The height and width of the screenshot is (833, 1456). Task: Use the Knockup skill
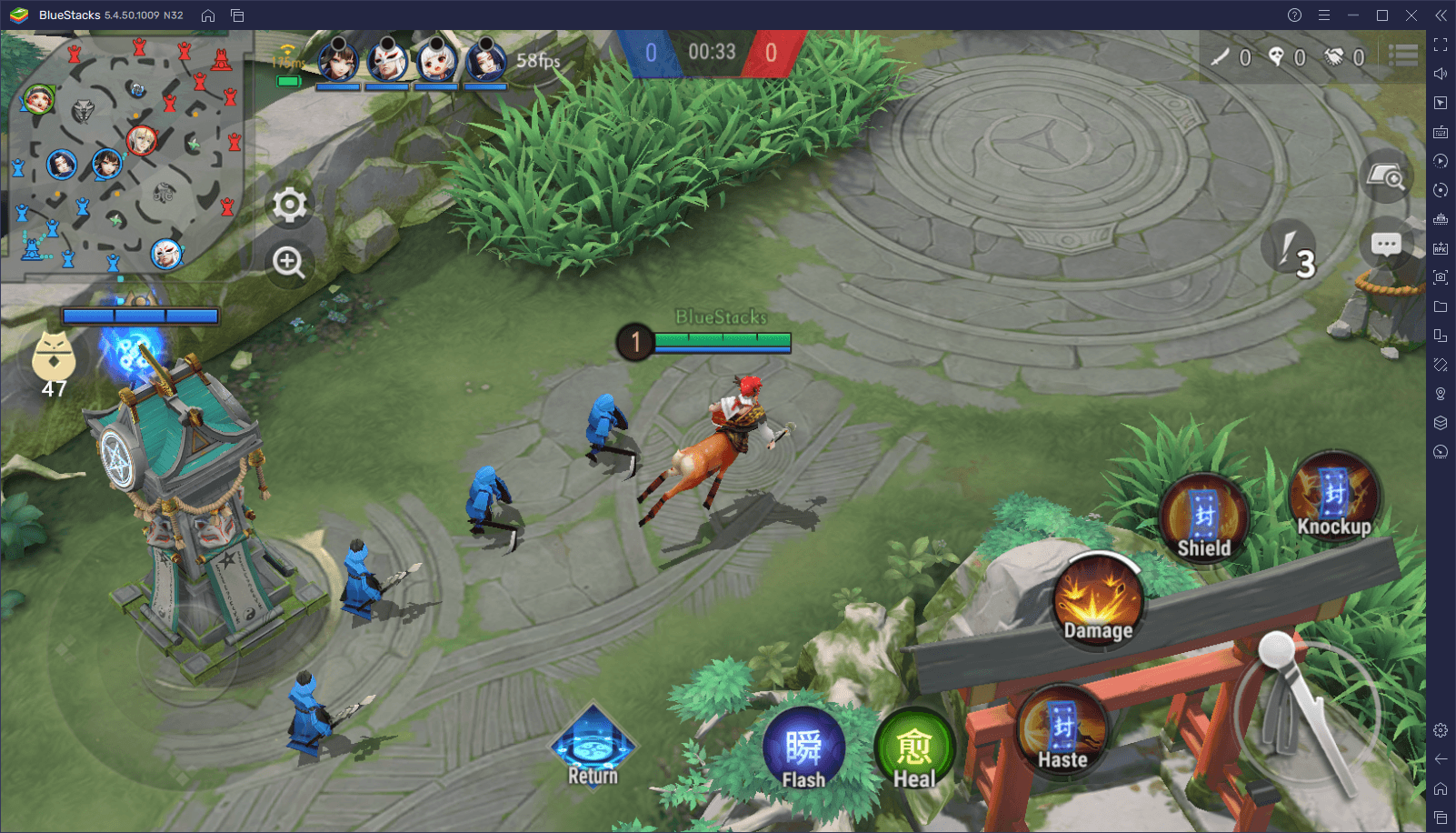coord(1333,497)
